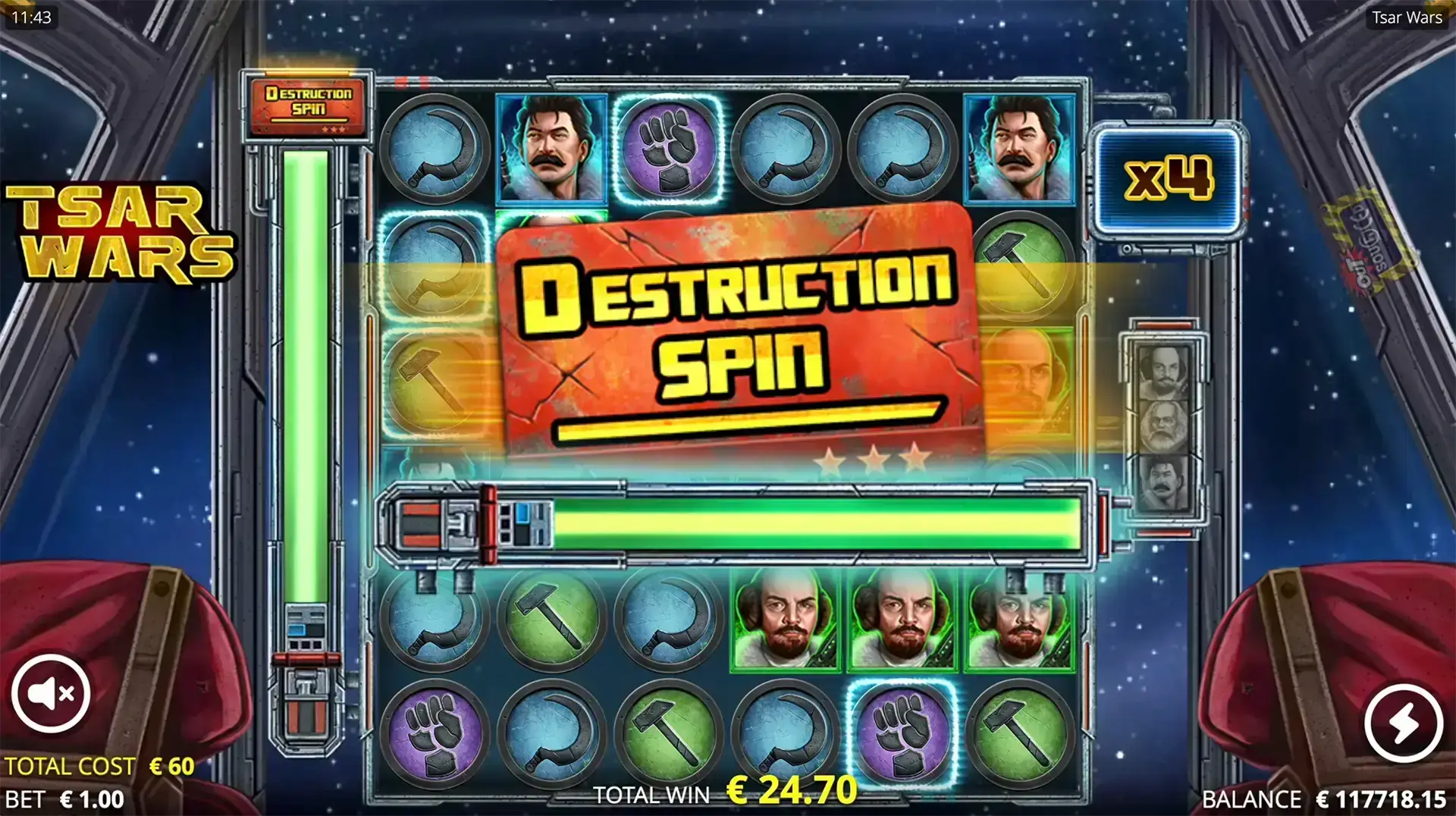Open the Destruction Spin indicator panel

(306, 105)
